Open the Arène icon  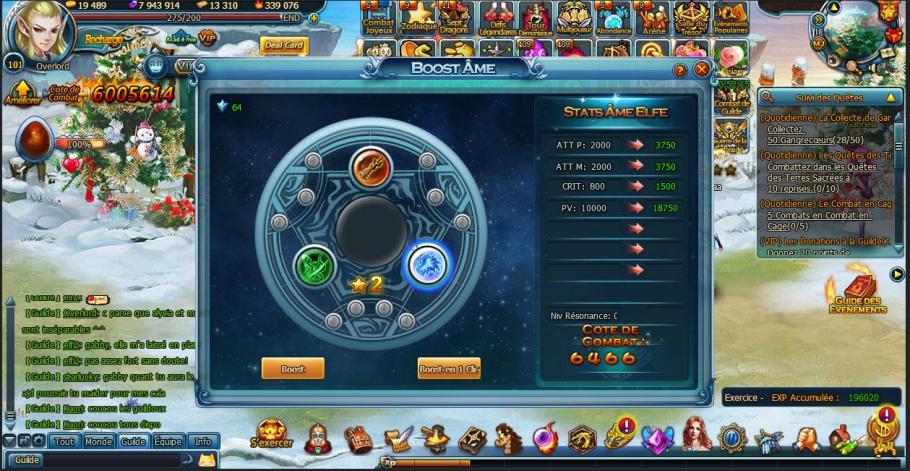[655, 17]
